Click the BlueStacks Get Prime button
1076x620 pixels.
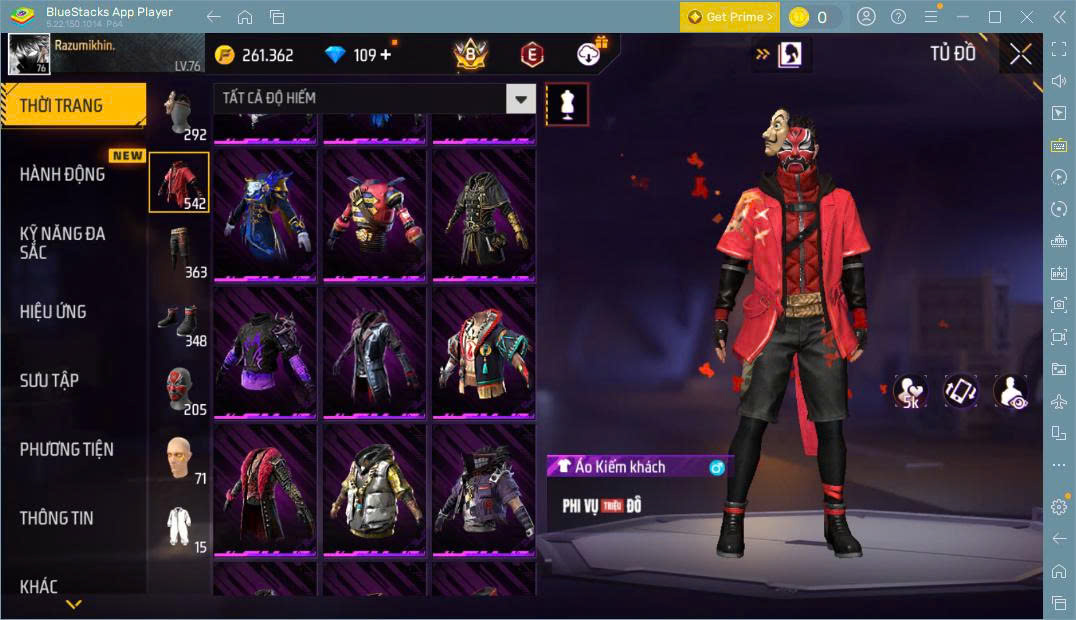click(729, 17)
